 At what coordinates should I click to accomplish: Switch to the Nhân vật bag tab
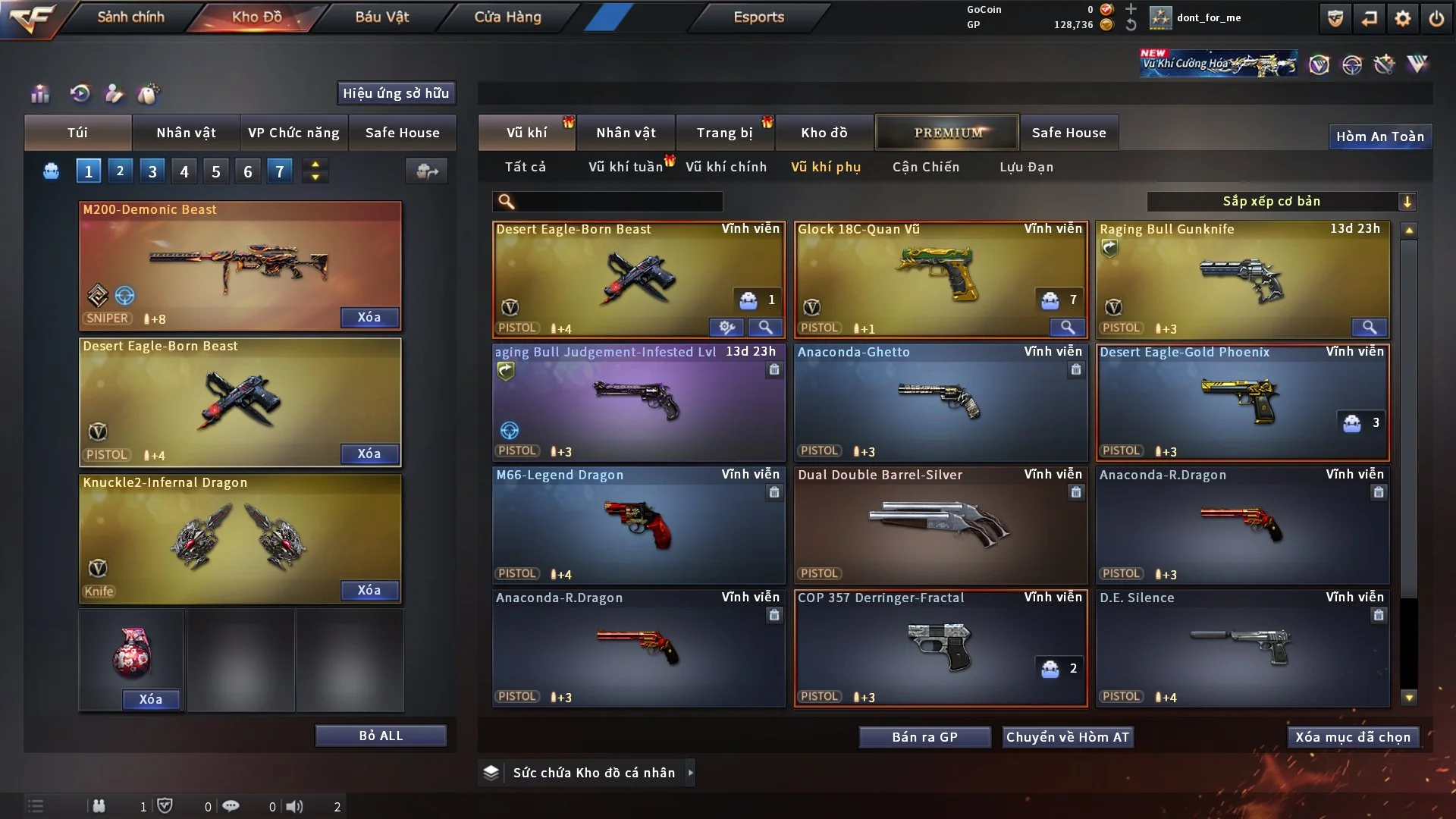(x=186, y=133)
